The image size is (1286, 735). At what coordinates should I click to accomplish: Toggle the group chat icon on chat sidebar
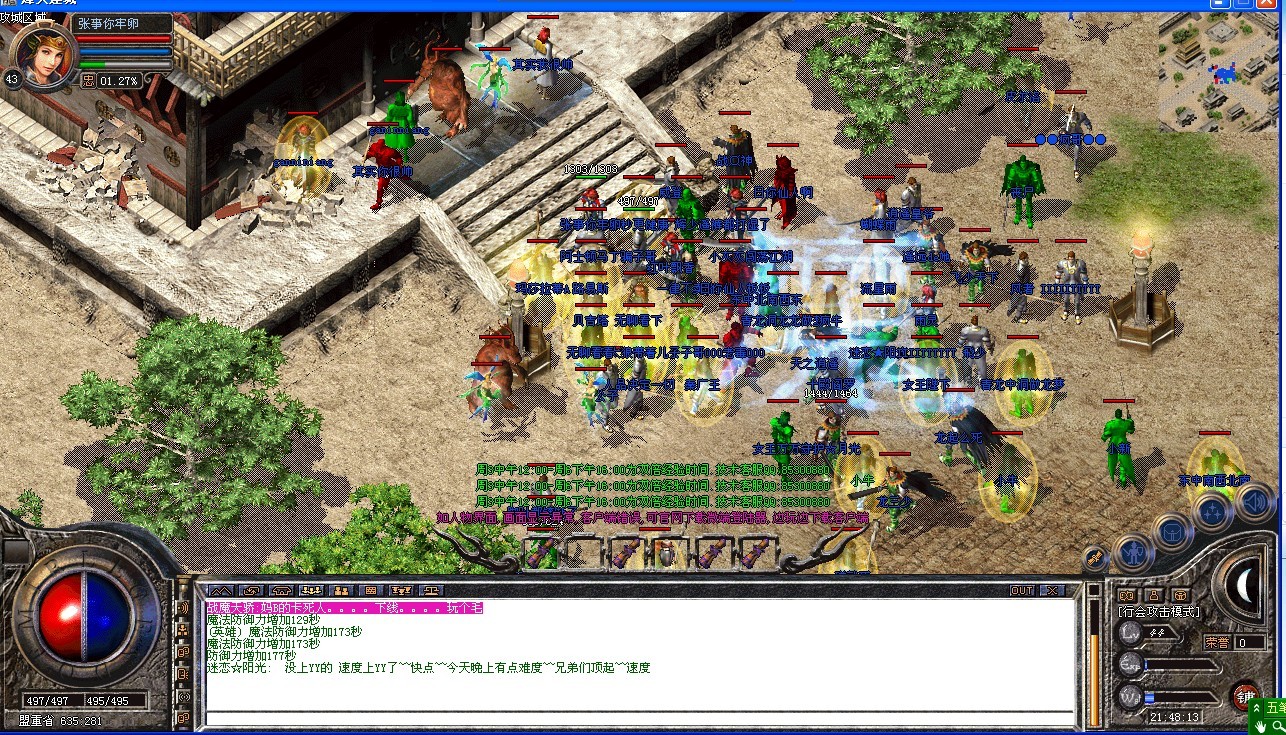click(183, 628)
